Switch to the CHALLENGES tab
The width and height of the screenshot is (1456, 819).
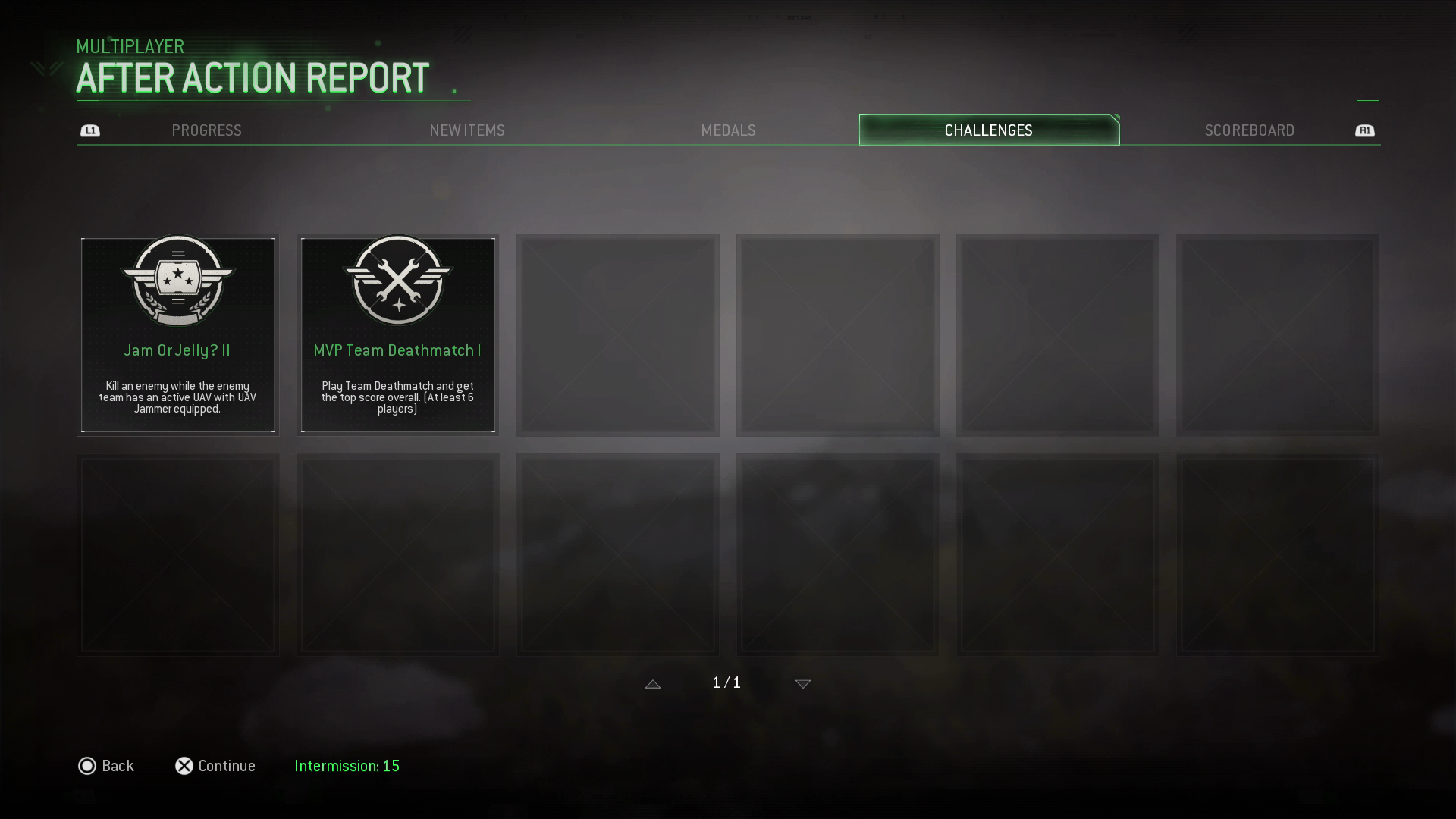[987, 130]
